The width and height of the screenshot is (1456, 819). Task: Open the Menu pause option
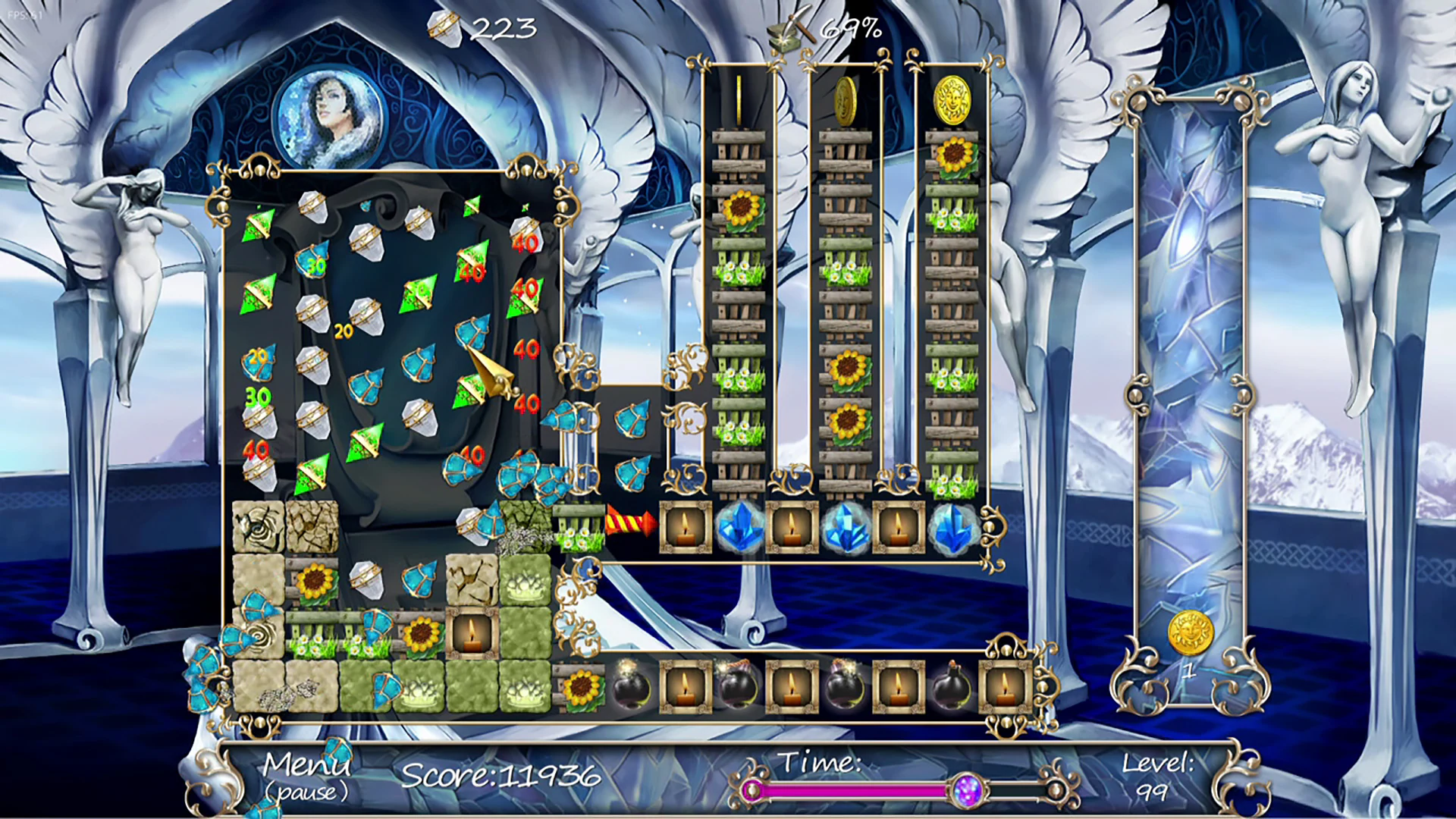tap(306, 767)
